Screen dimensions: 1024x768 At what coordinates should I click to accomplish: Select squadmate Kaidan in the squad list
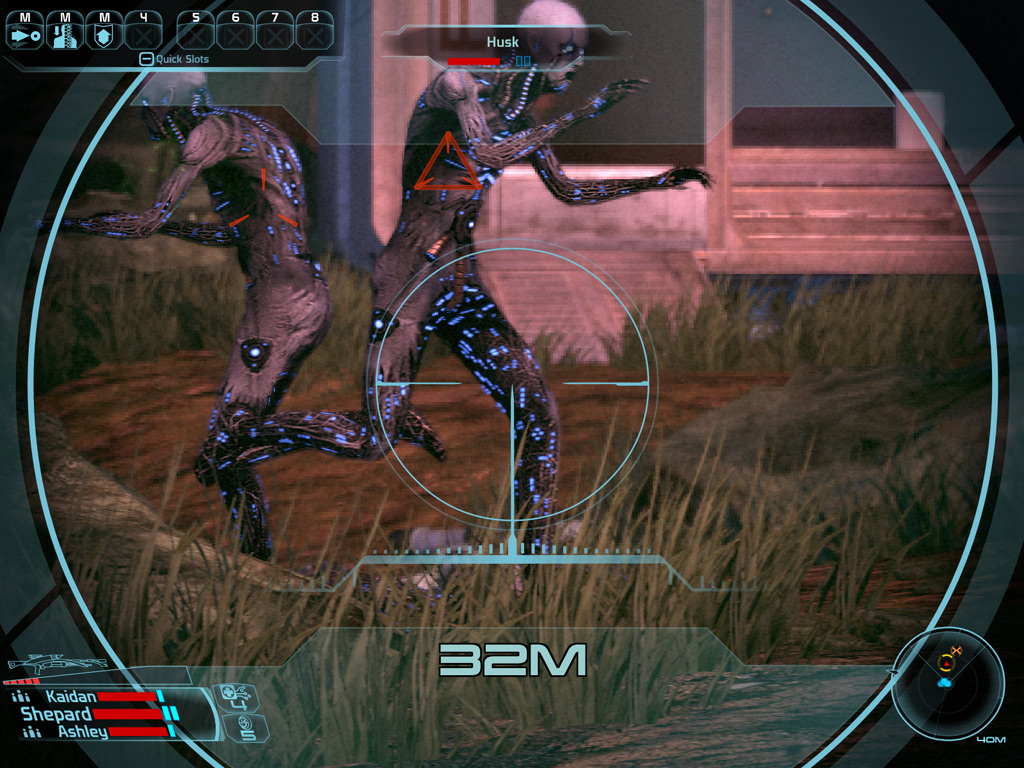tap(70, 696)
